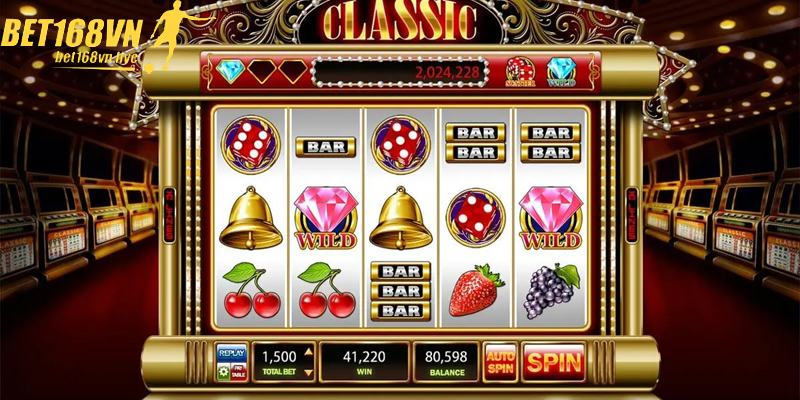Open the Replay feature
Screen dimensions: 800x400
click(x=231, y=354)
